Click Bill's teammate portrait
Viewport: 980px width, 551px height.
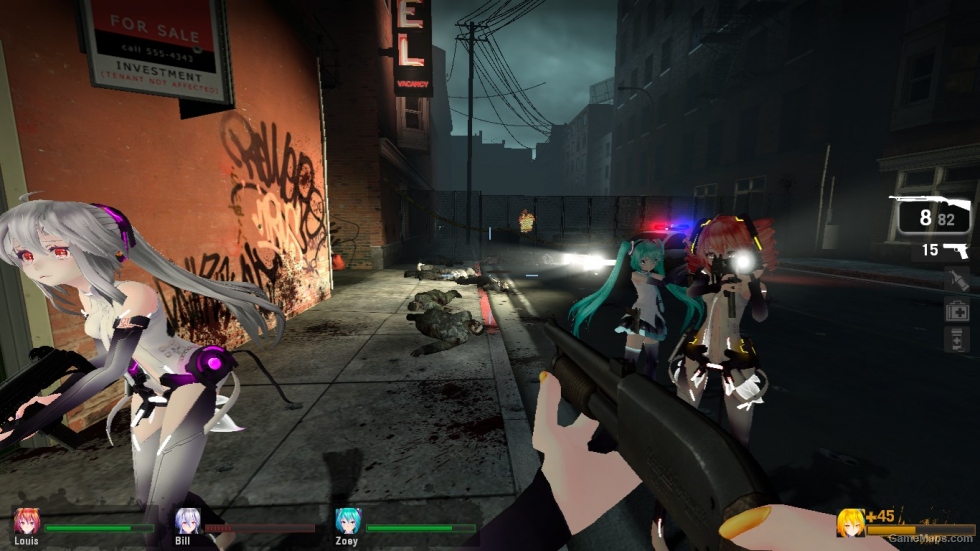tap(188, 521)
